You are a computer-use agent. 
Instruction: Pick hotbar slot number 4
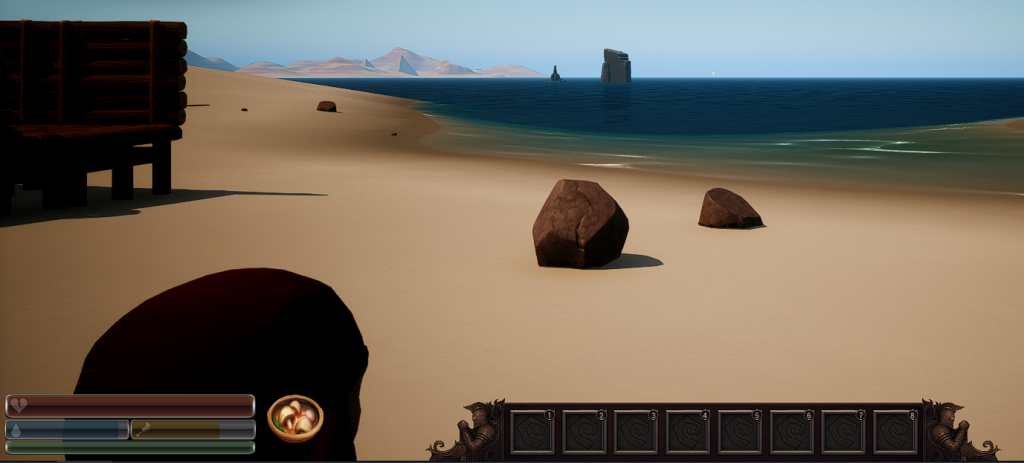tap(688, 431)
